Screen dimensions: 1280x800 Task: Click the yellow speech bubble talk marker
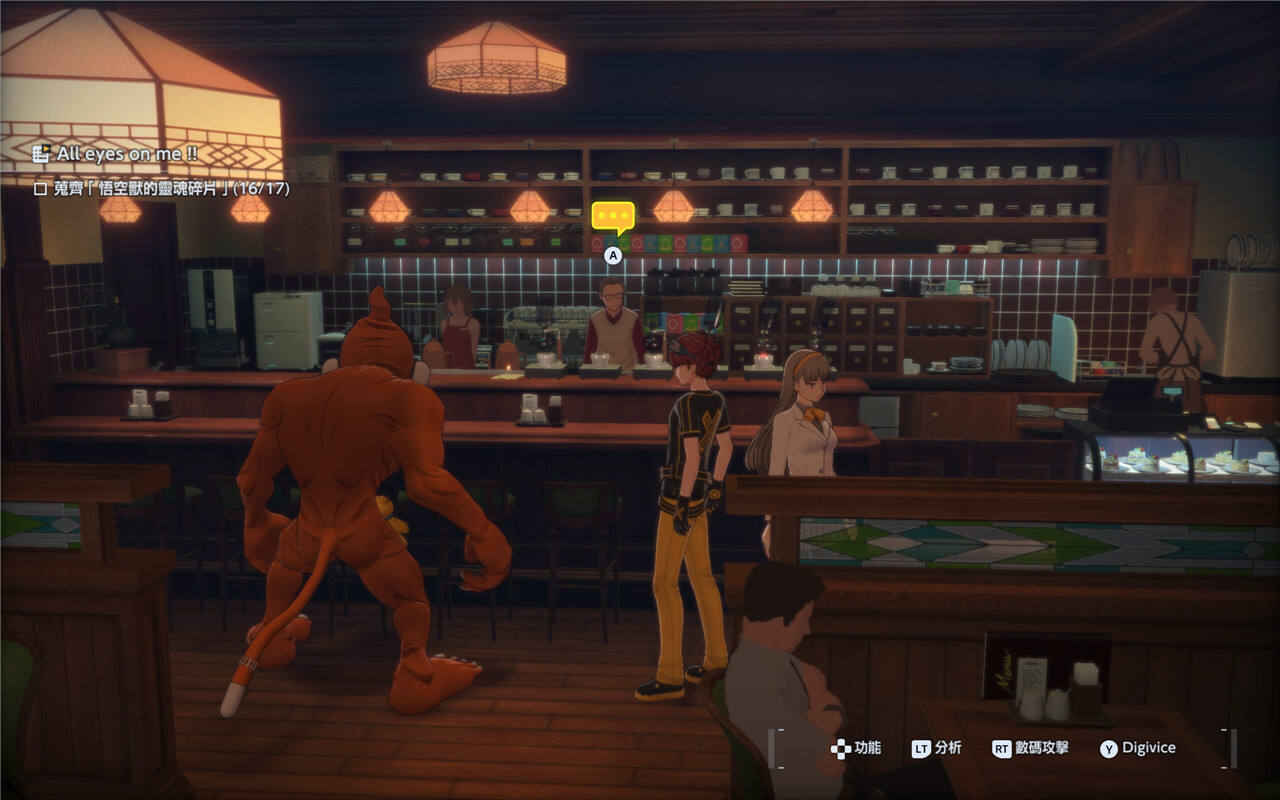613,217
